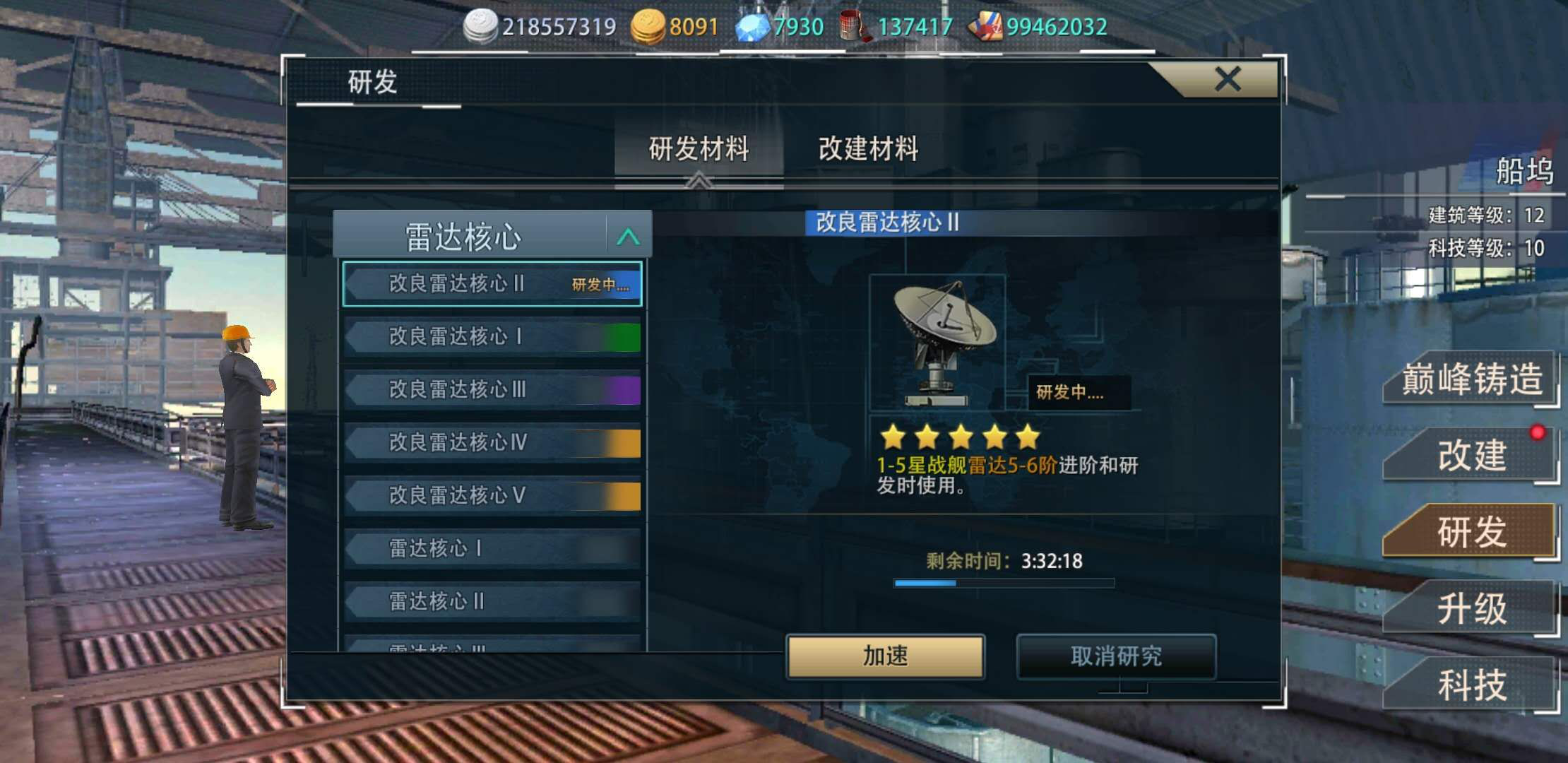Select the 雷达核心 I list row
1568x763 pixels.
492,549
